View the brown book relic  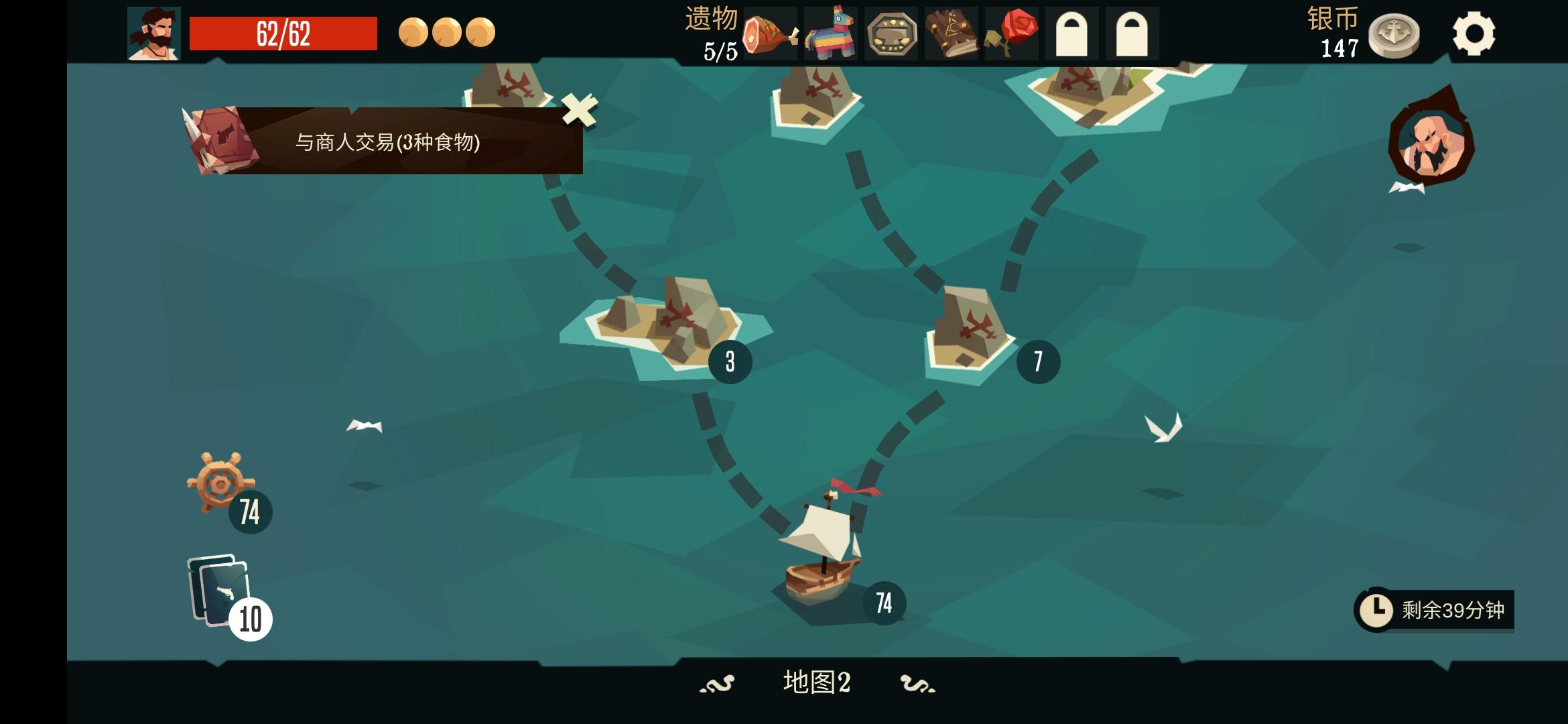[x=950, y=32]
